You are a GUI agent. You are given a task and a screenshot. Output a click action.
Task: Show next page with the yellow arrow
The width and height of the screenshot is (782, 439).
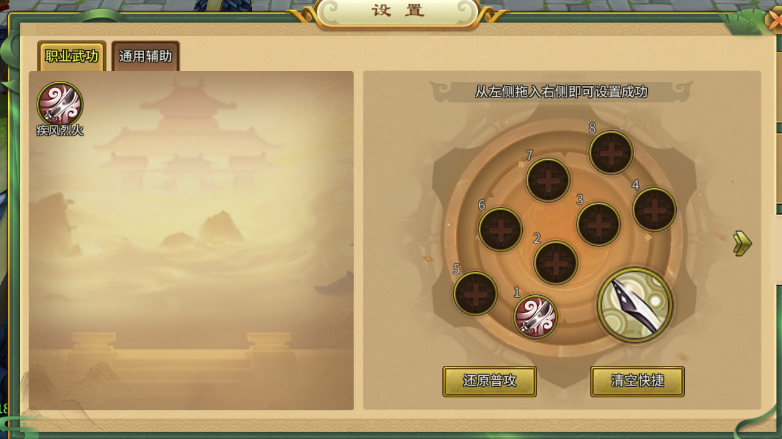pos(741,243)
